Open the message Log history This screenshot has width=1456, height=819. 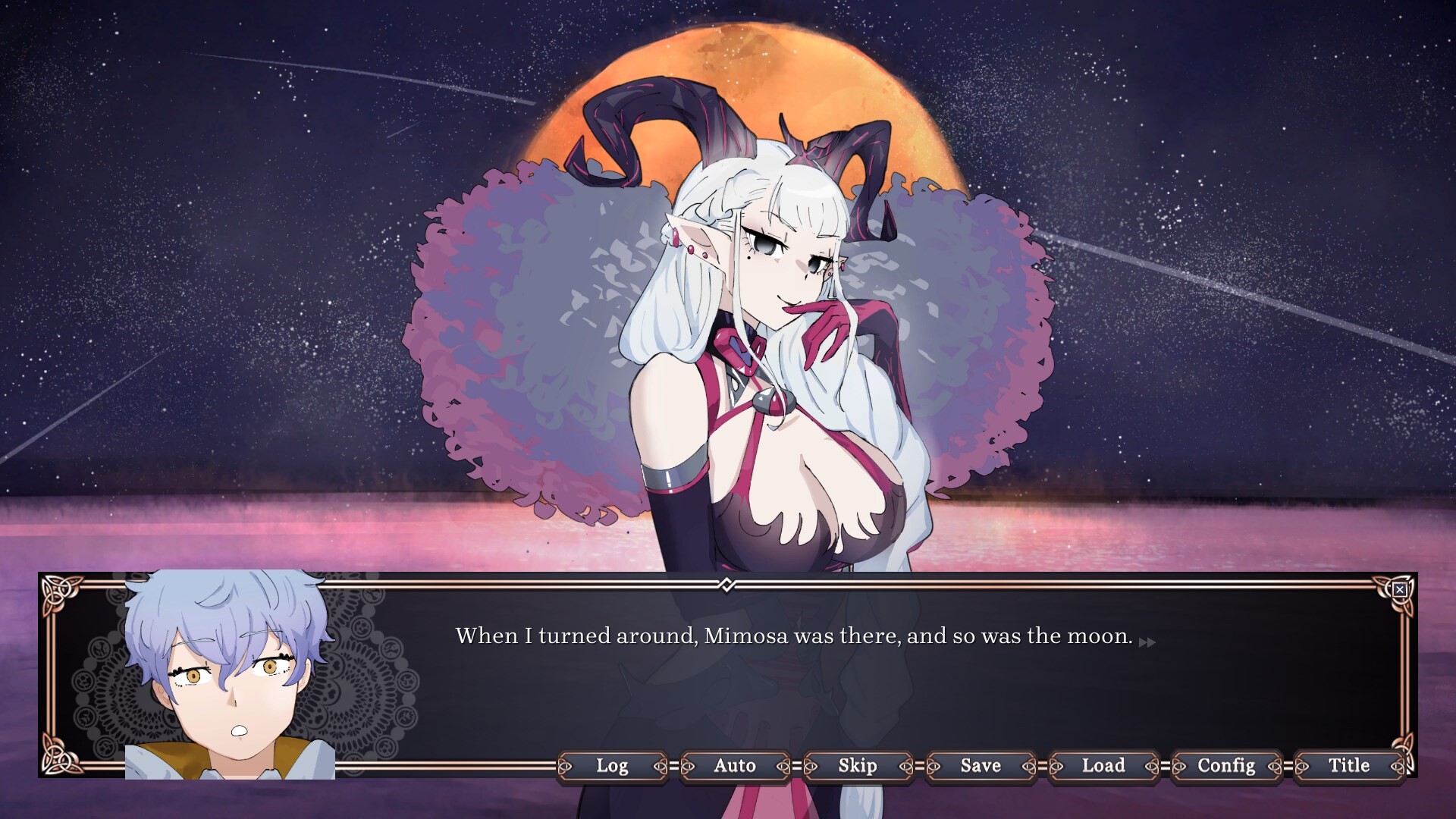click(x=613, y=766)
